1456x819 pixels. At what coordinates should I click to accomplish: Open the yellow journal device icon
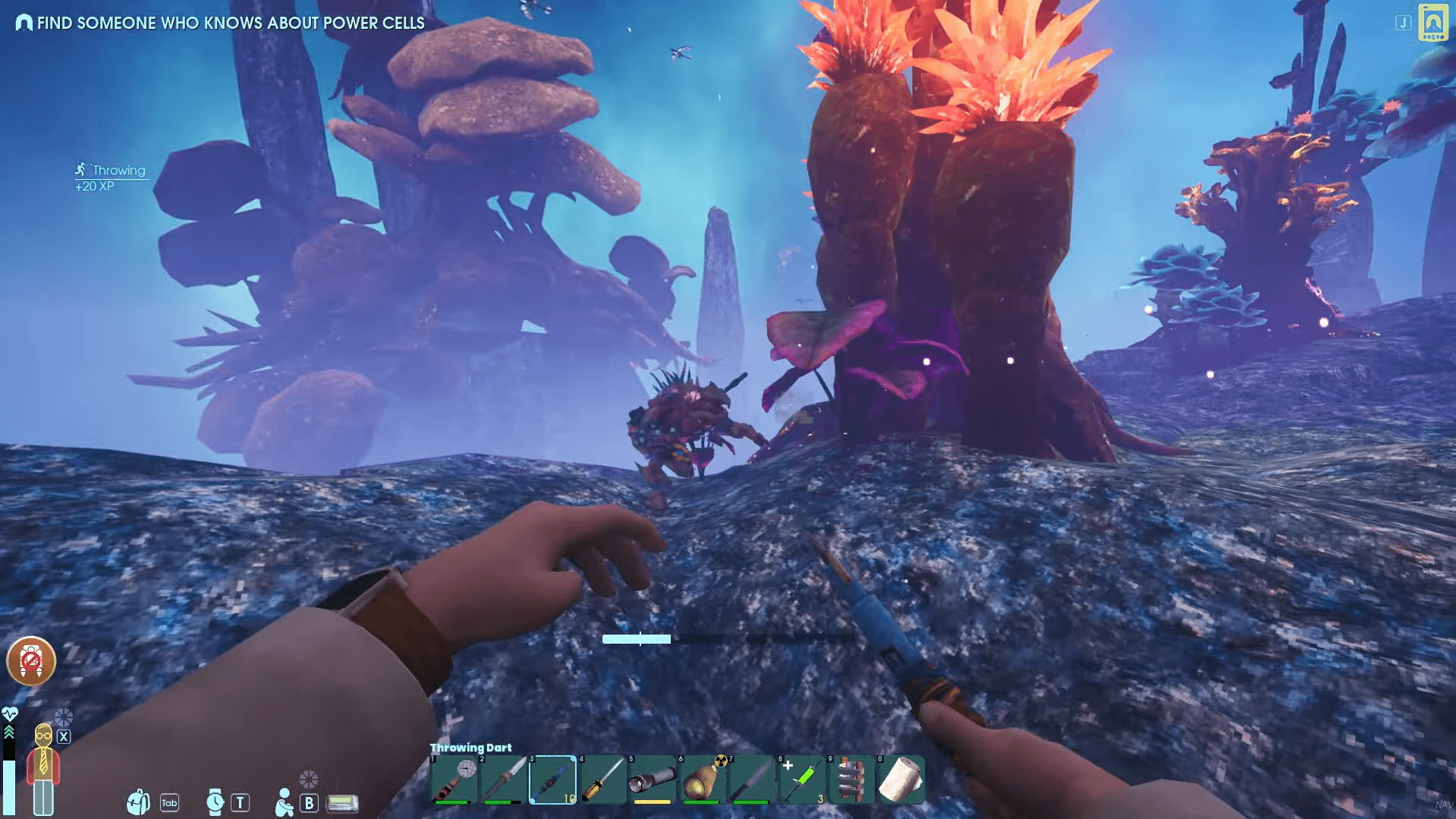(1432, 22)
